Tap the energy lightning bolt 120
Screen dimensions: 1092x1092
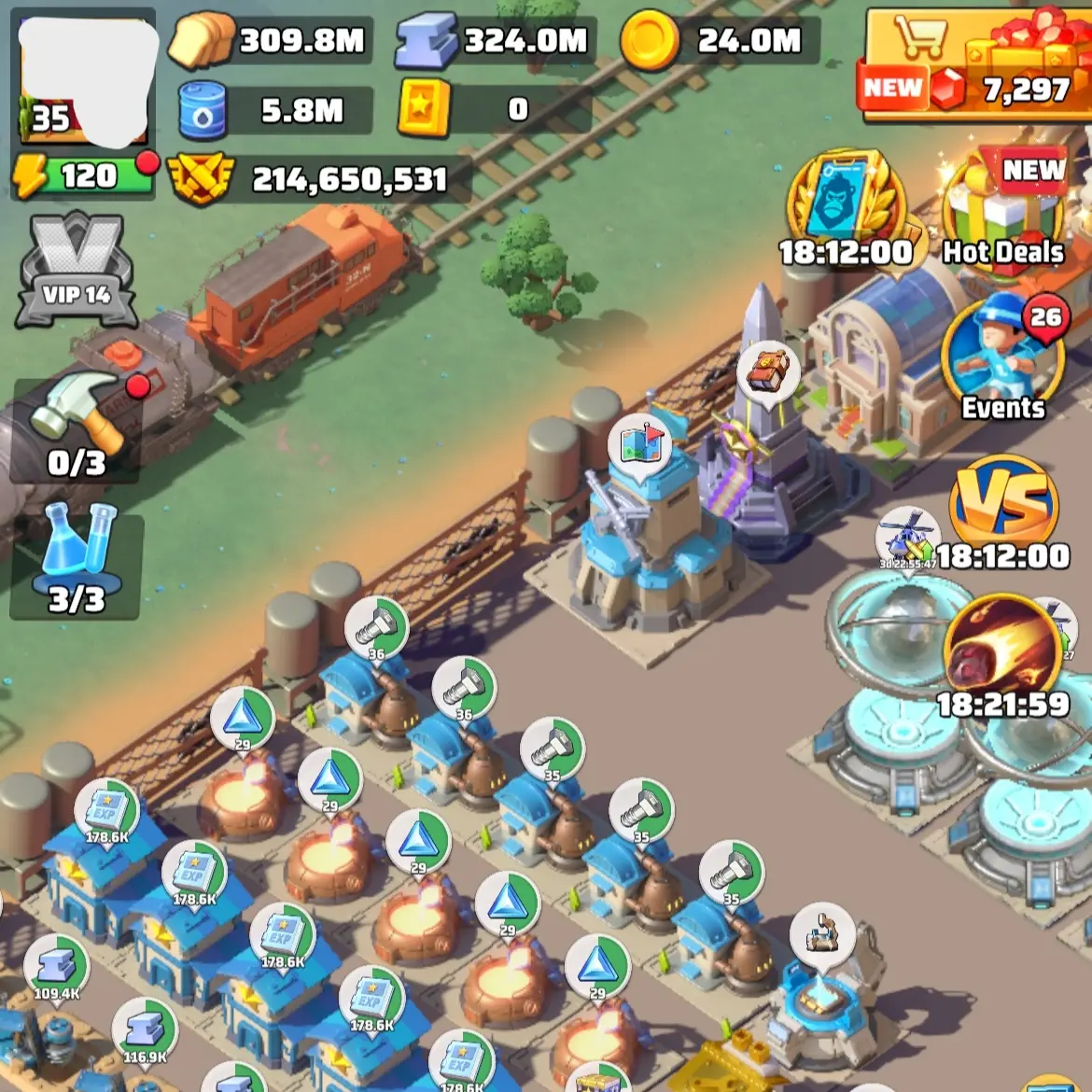click(82, 175)
